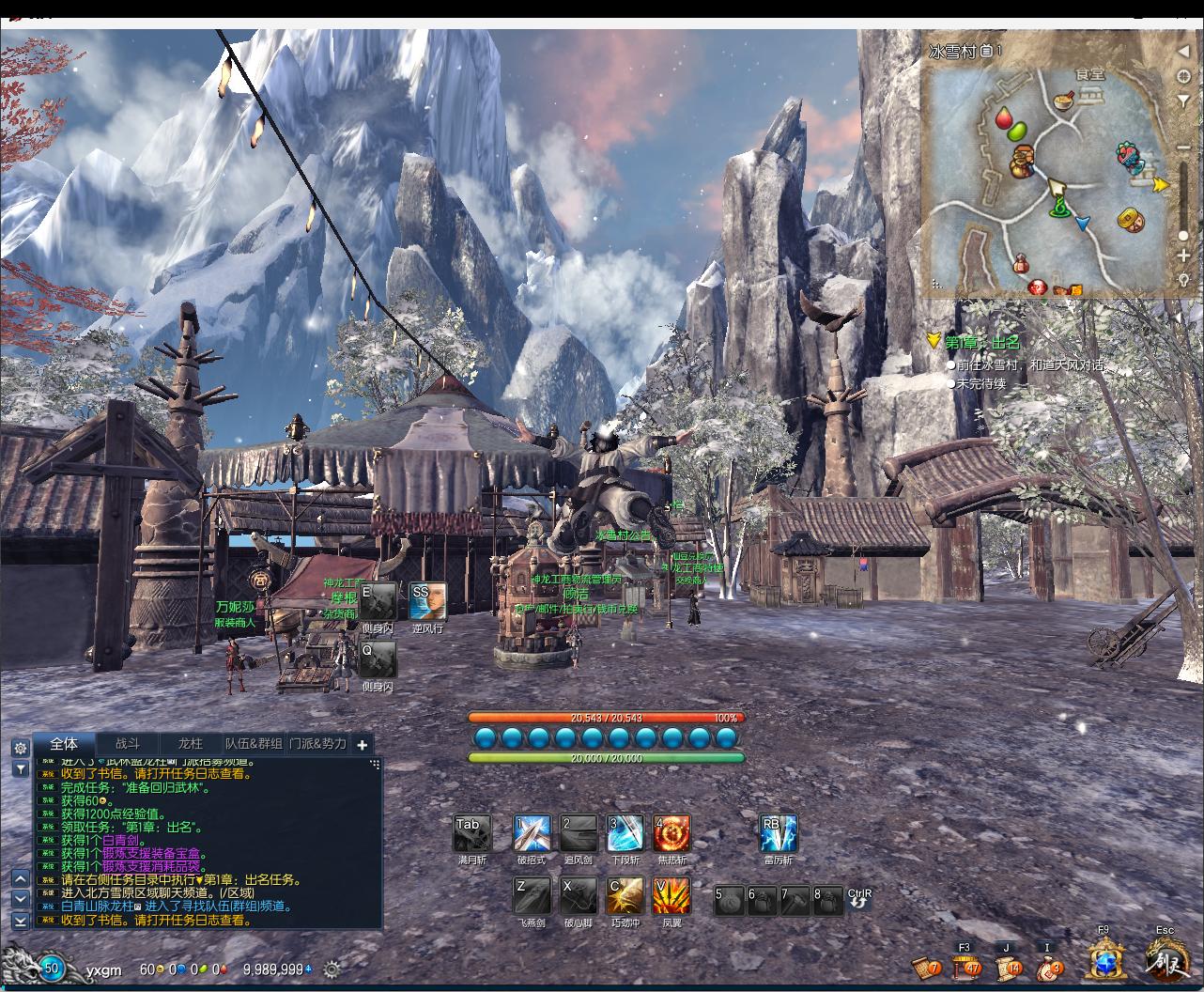Viewport: 1204px width, 992px height.
Task: Activate the 破招式 skill
Action: click(x=531, y=833)
